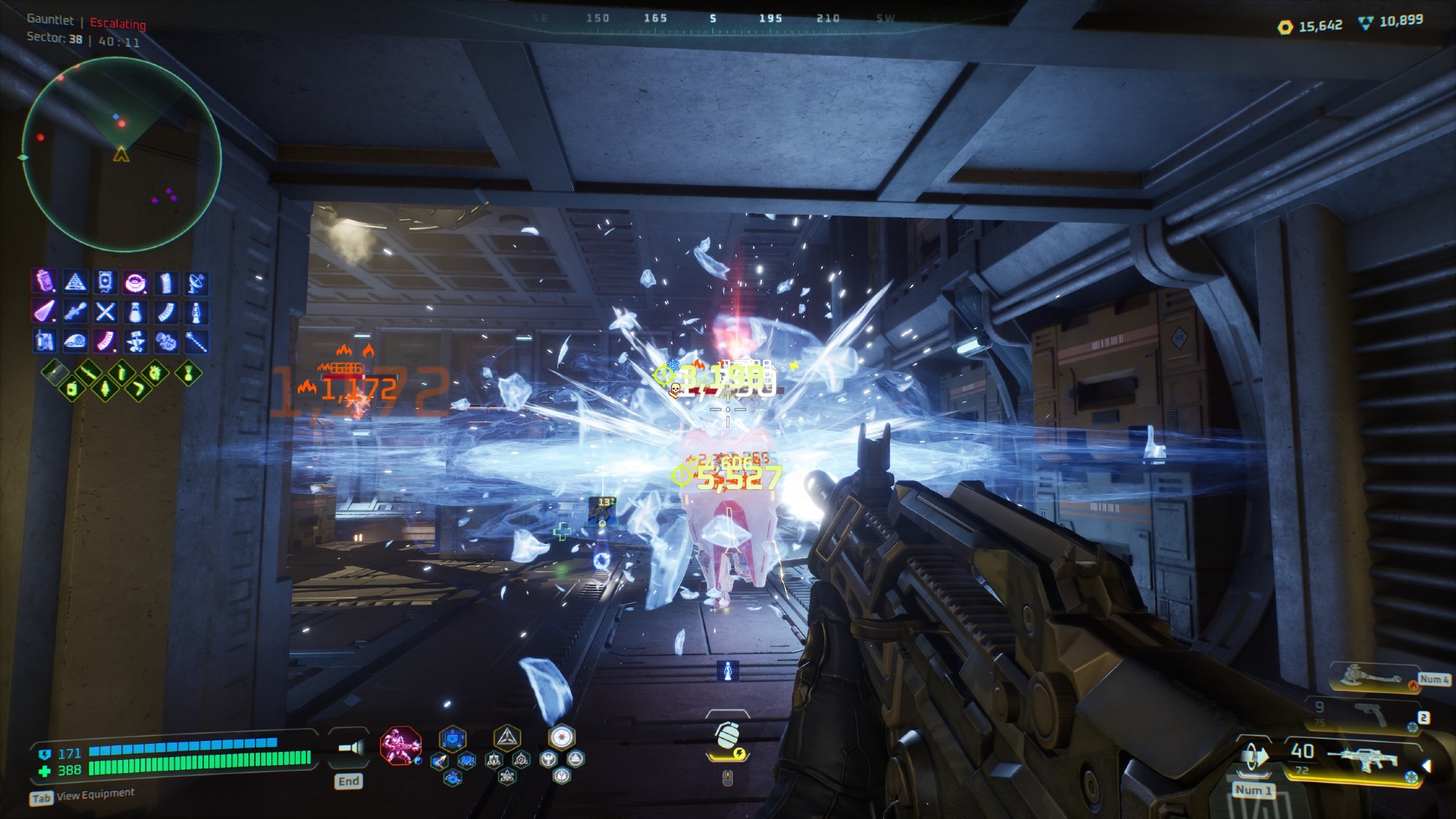
Task: Choose the white starburst skill hexagon
Action: [561, 737]
